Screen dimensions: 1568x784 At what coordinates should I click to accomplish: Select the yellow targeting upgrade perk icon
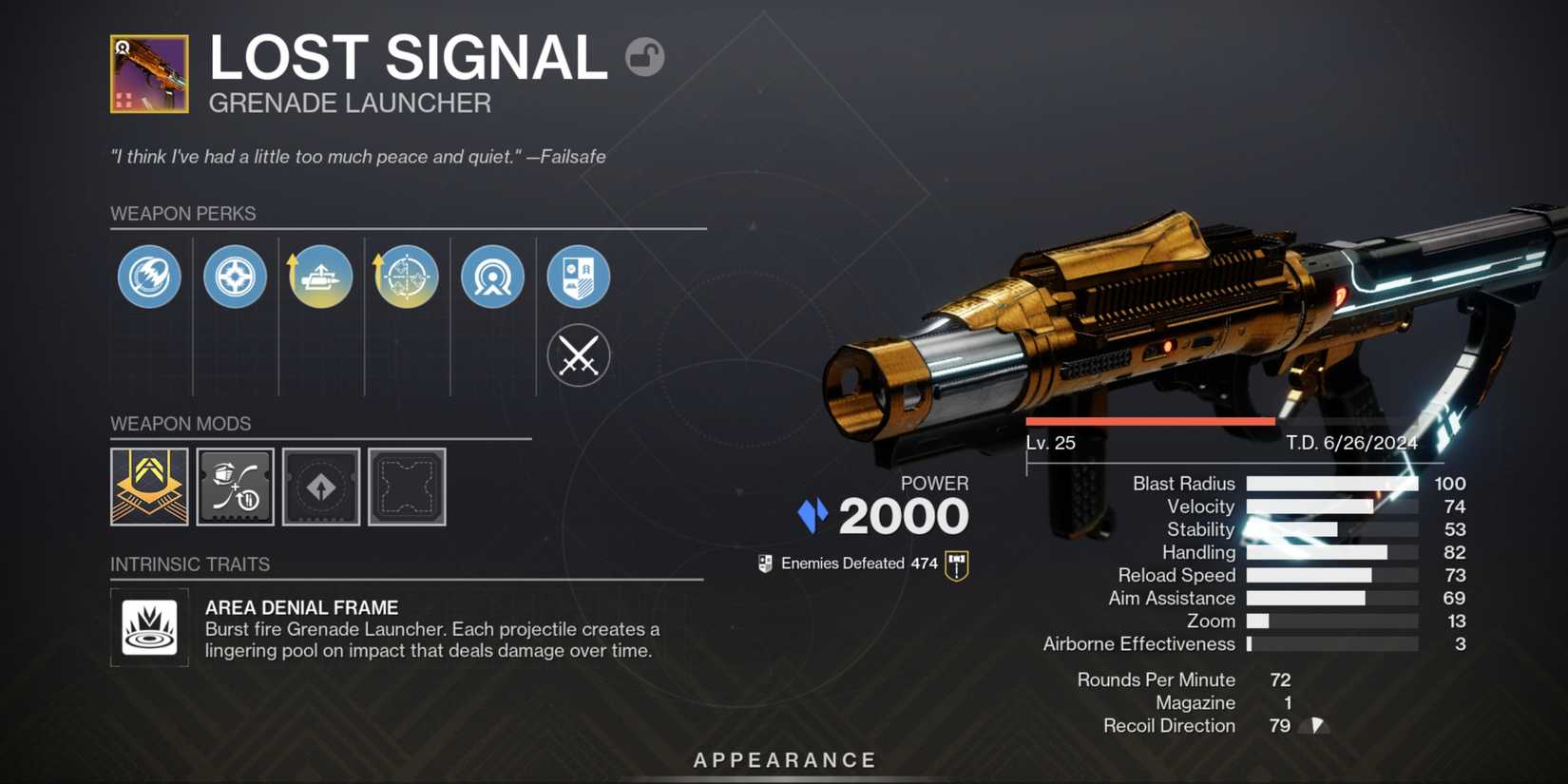pyautogui.click(x=406, y=277)
